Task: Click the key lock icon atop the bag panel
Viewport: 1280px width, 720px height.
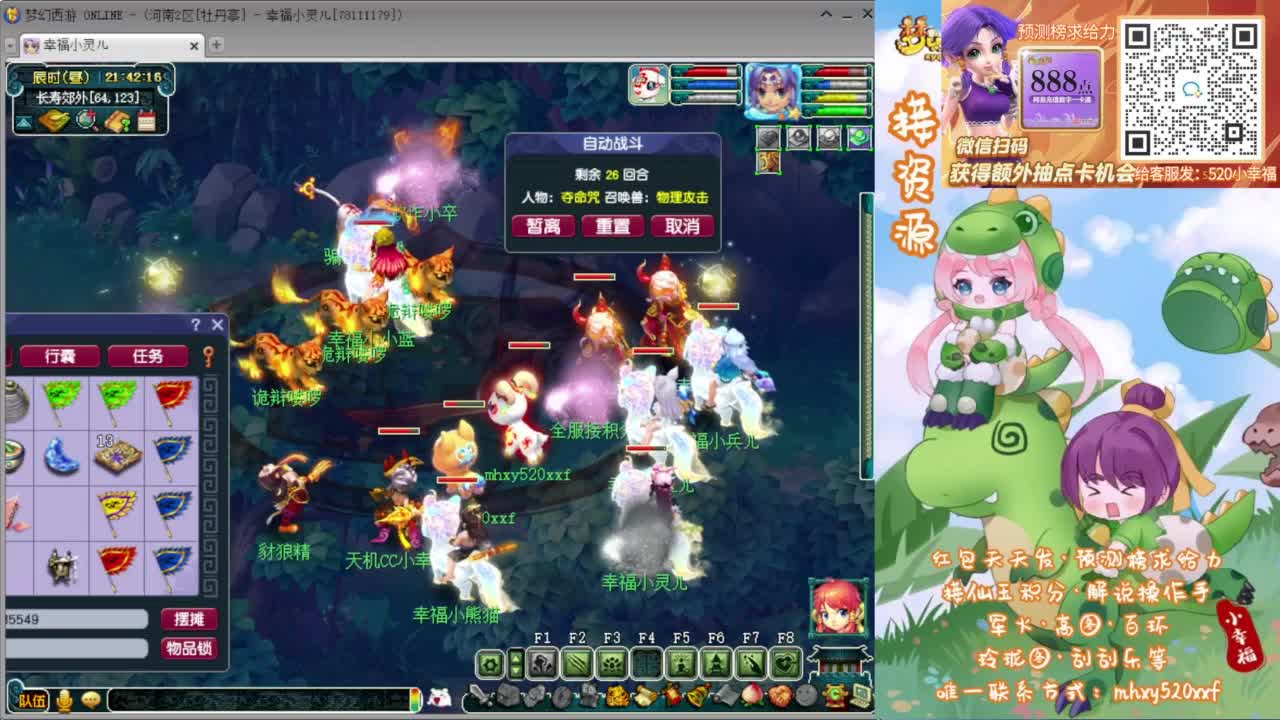Action: pyautogui.click(x=209, y=357)
